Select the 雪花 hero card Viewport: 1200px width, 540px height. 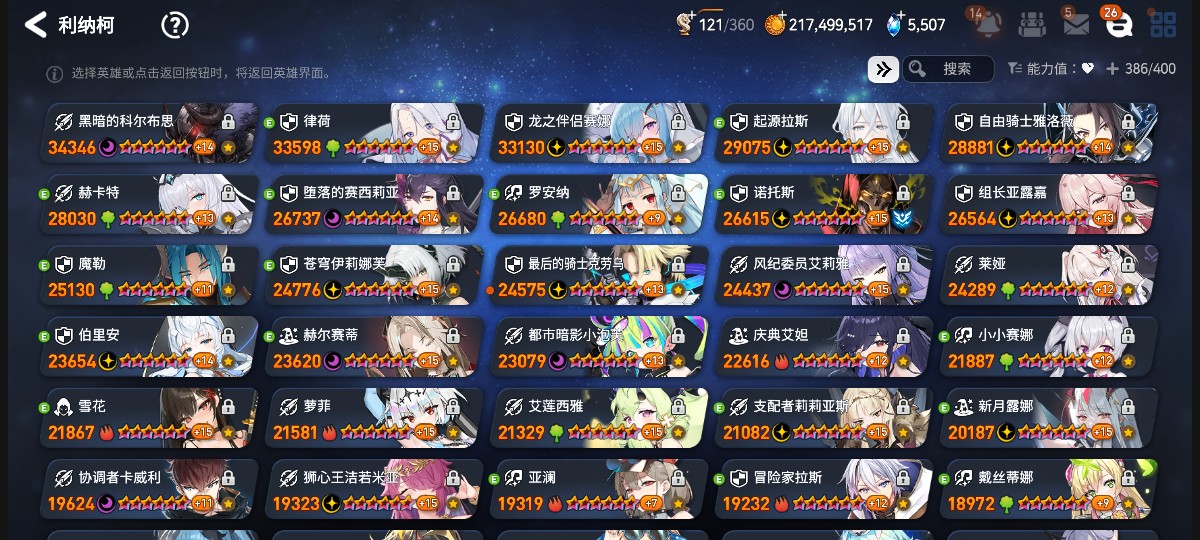[150, 419]
